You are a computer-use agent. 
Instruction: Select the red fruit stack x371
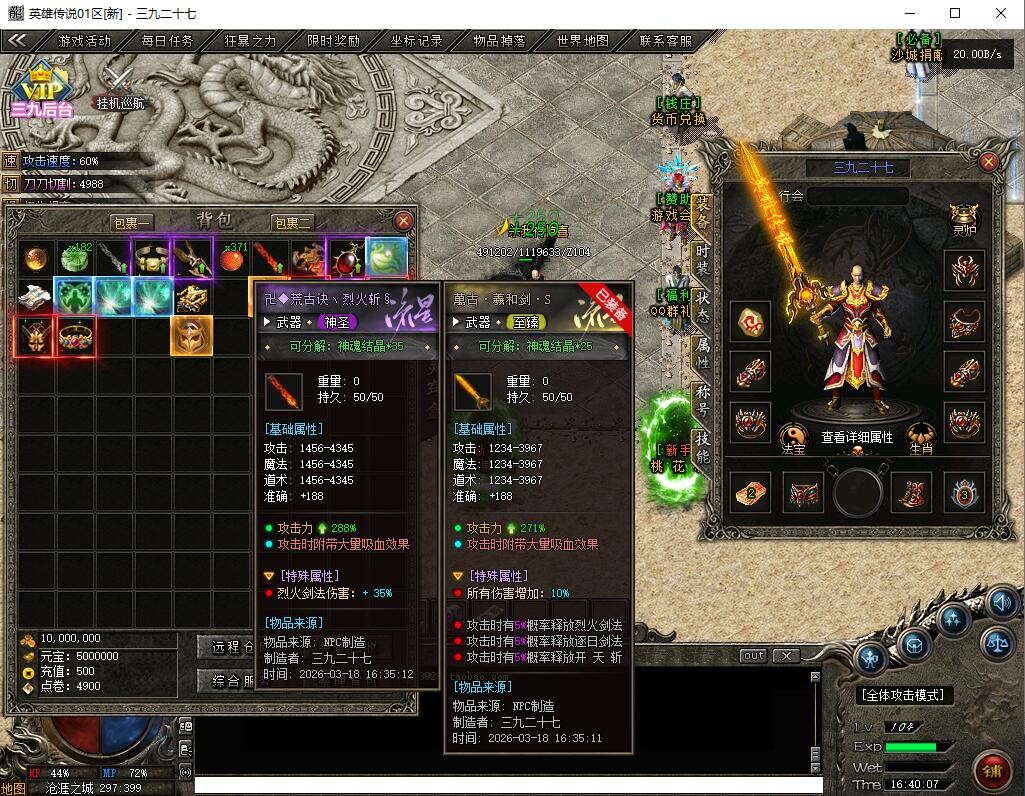coord(232,259)
